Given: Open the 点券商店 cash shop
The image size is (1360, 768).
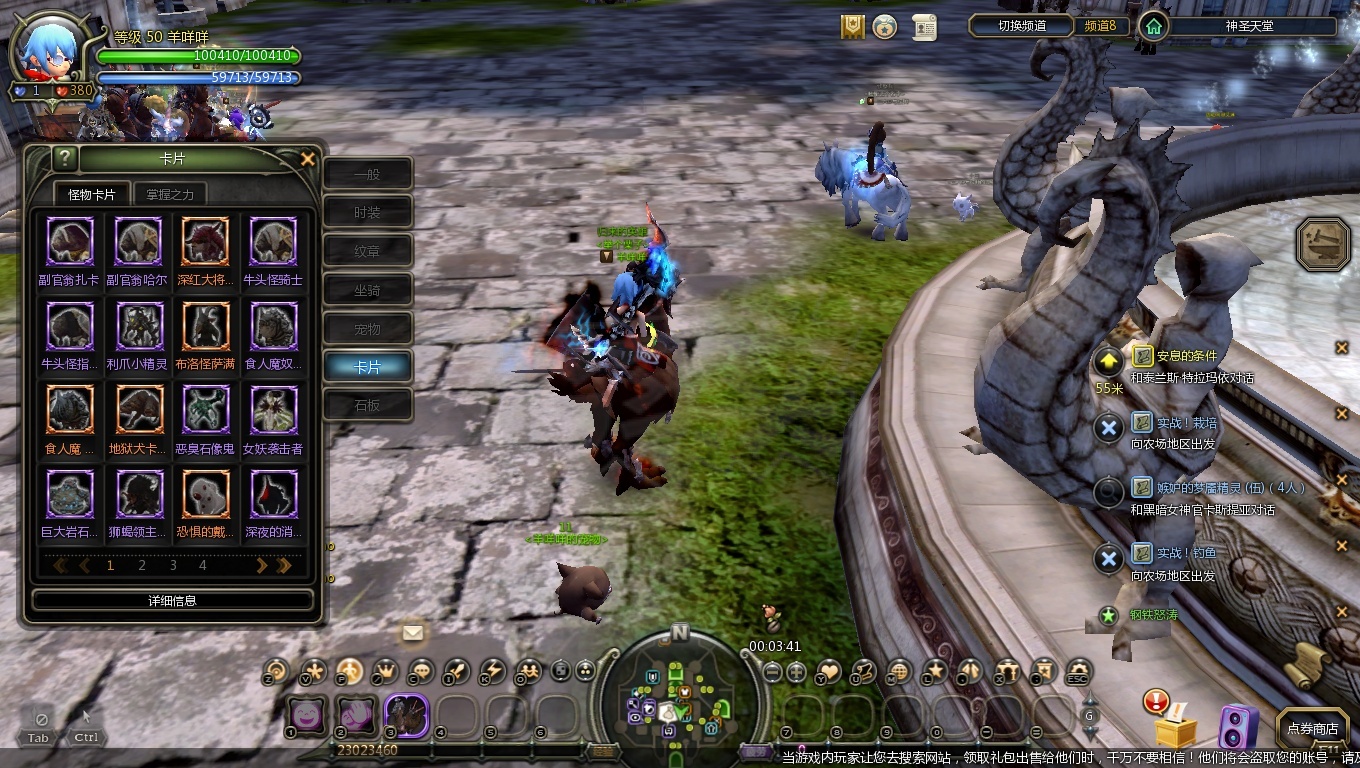Looking at the screenshot, I should [1312, 729].
